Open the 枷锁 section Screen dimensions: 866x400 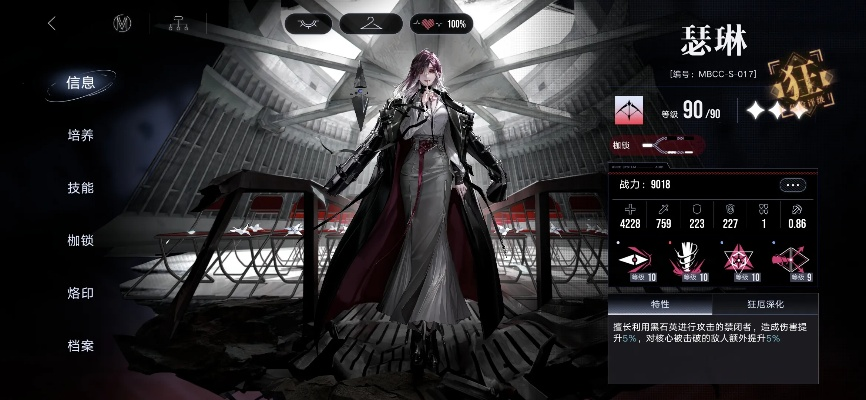coord(80,241)
